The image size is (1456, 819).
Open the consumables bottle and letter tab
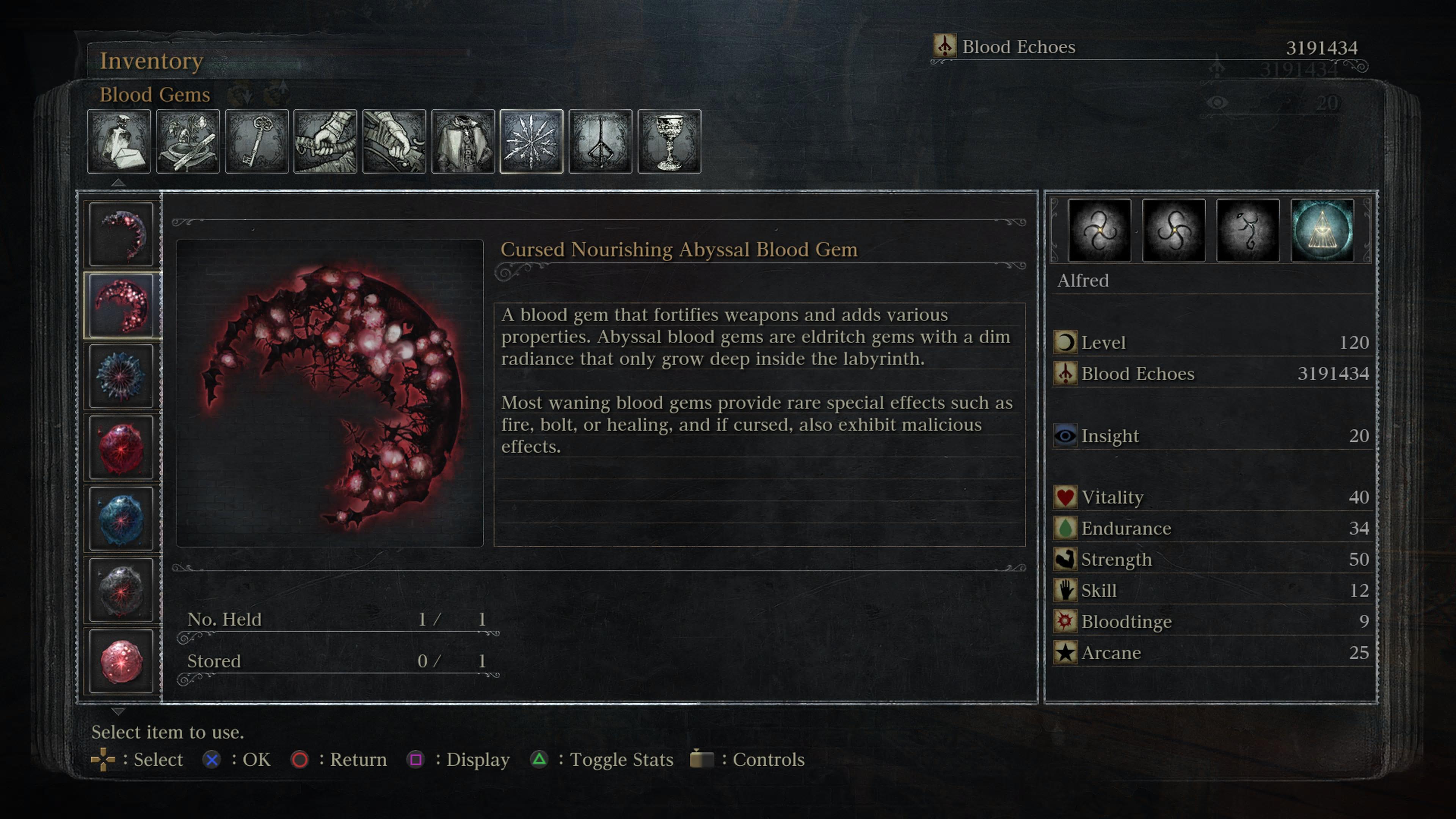pyautogui.click(x=119, y=141)
